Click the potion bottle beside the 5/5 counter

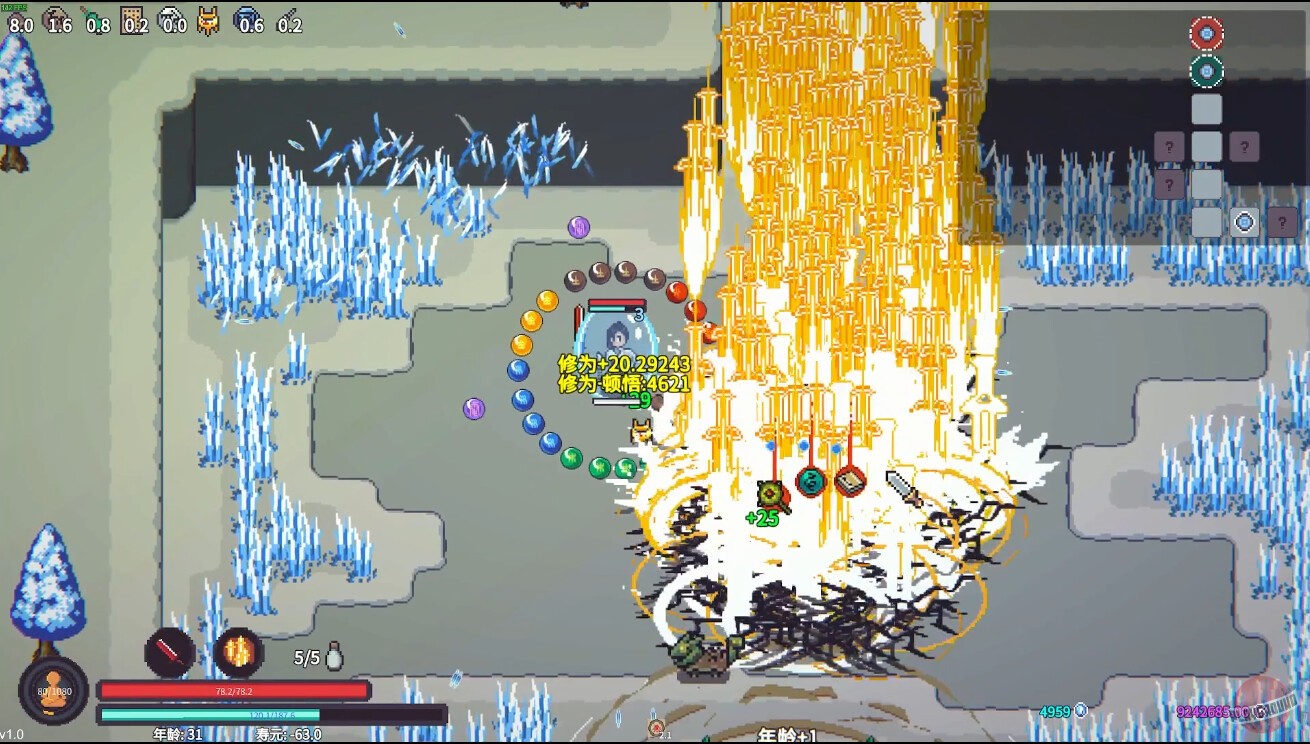pos(333,656)
